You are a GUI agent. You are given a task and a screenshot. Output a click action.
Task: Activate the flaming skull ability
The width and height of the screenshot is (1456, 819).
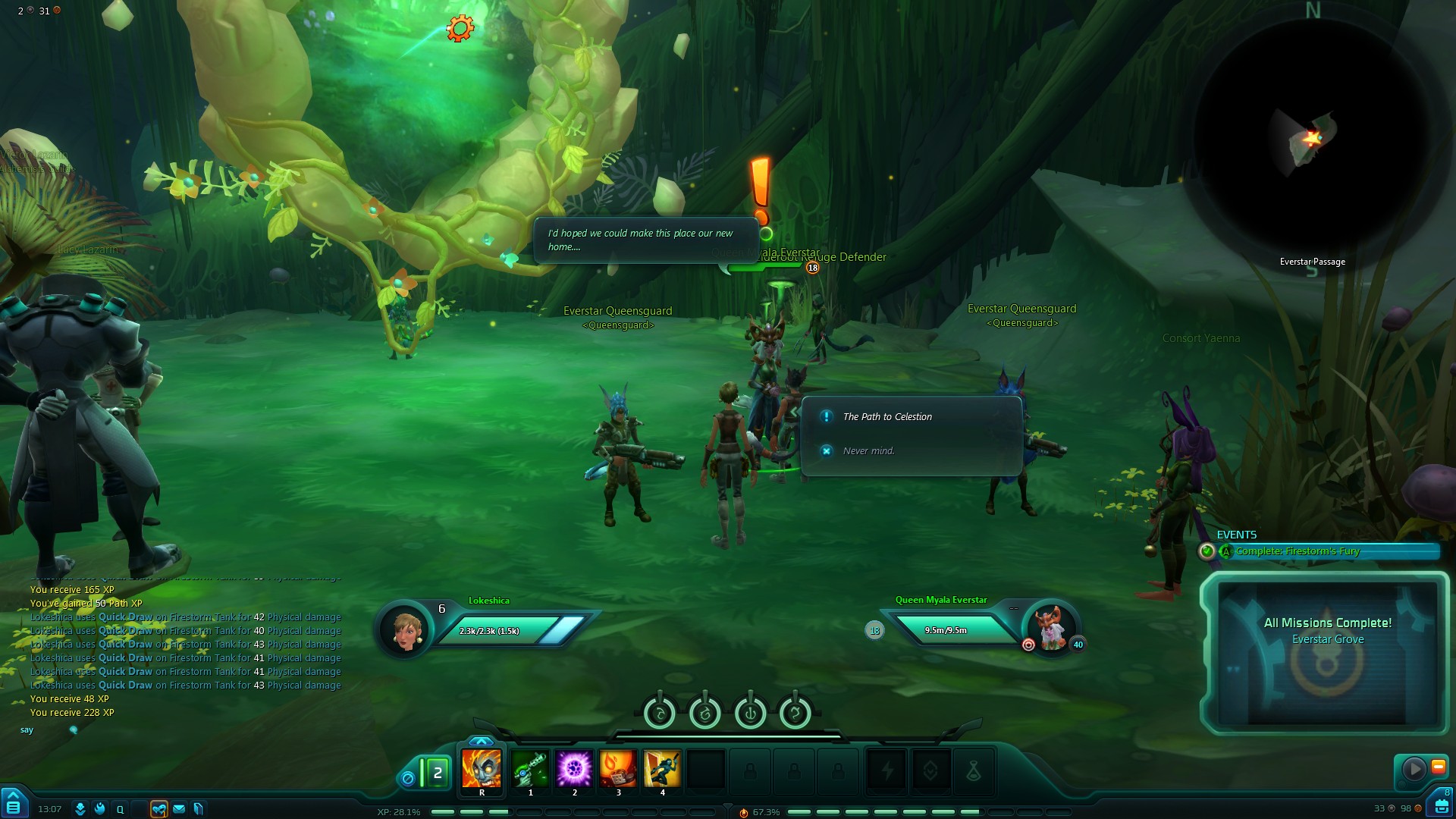pos(482,768)
